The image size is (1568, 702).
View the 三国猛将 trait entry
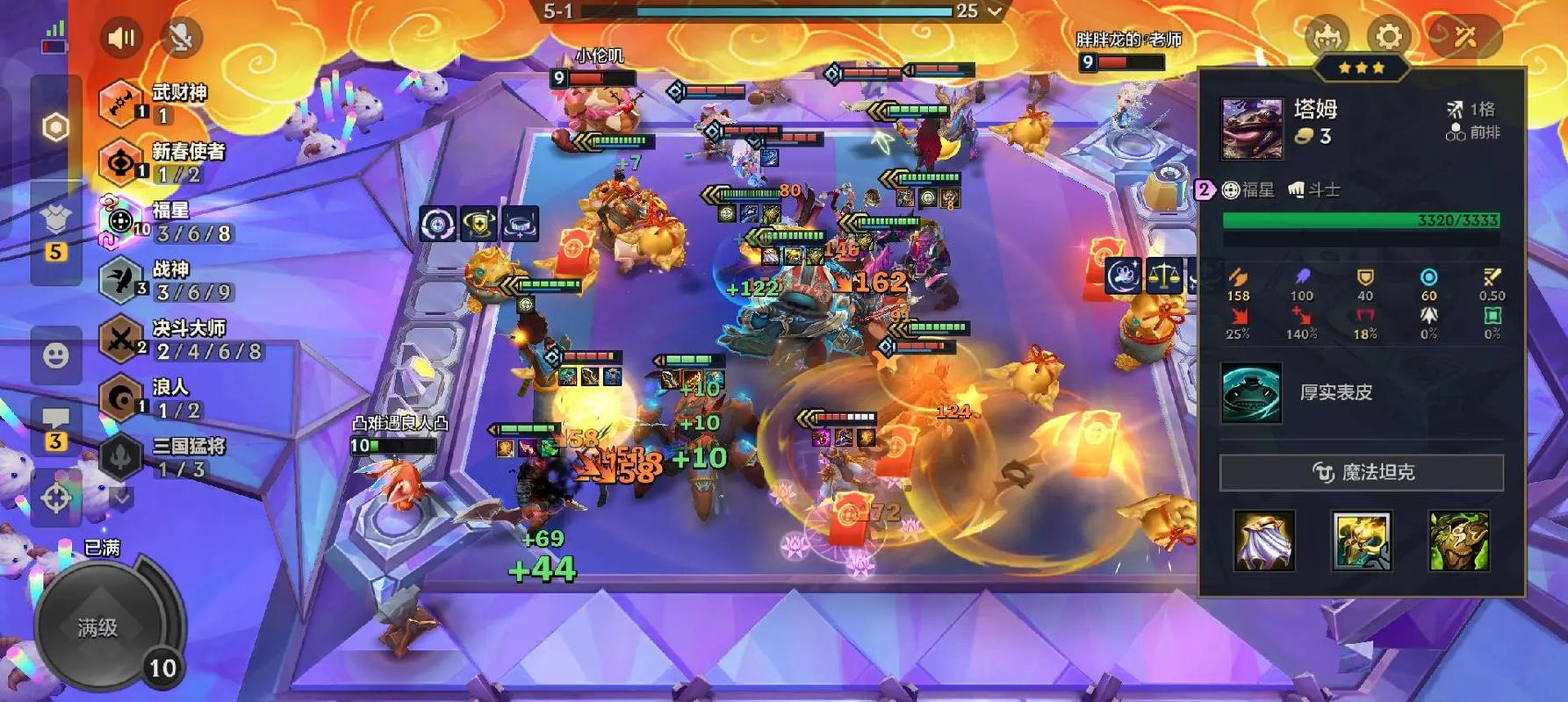pos(167,456)
